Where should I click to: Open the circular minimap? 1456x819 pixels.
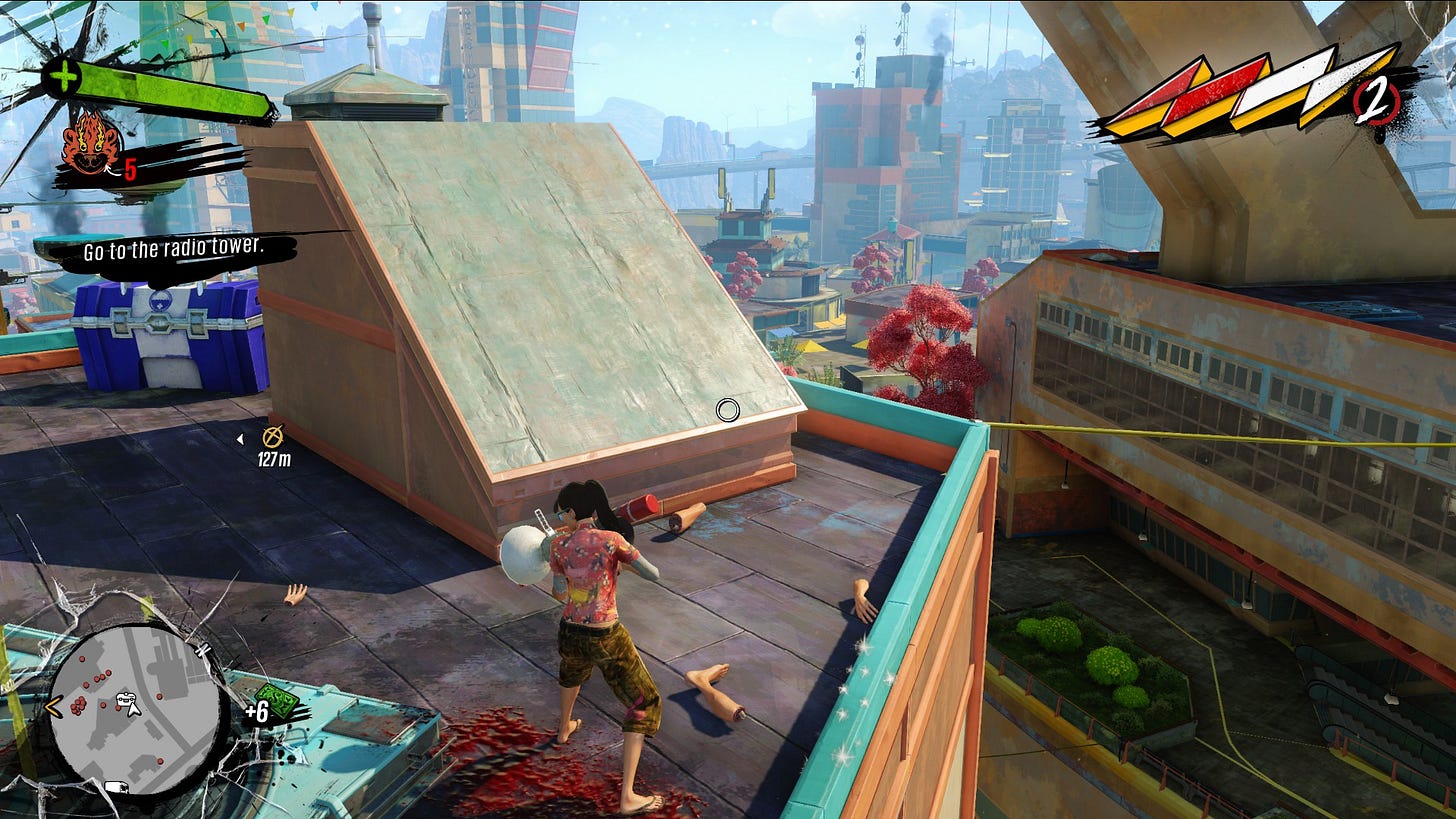[x=133, y=709]
